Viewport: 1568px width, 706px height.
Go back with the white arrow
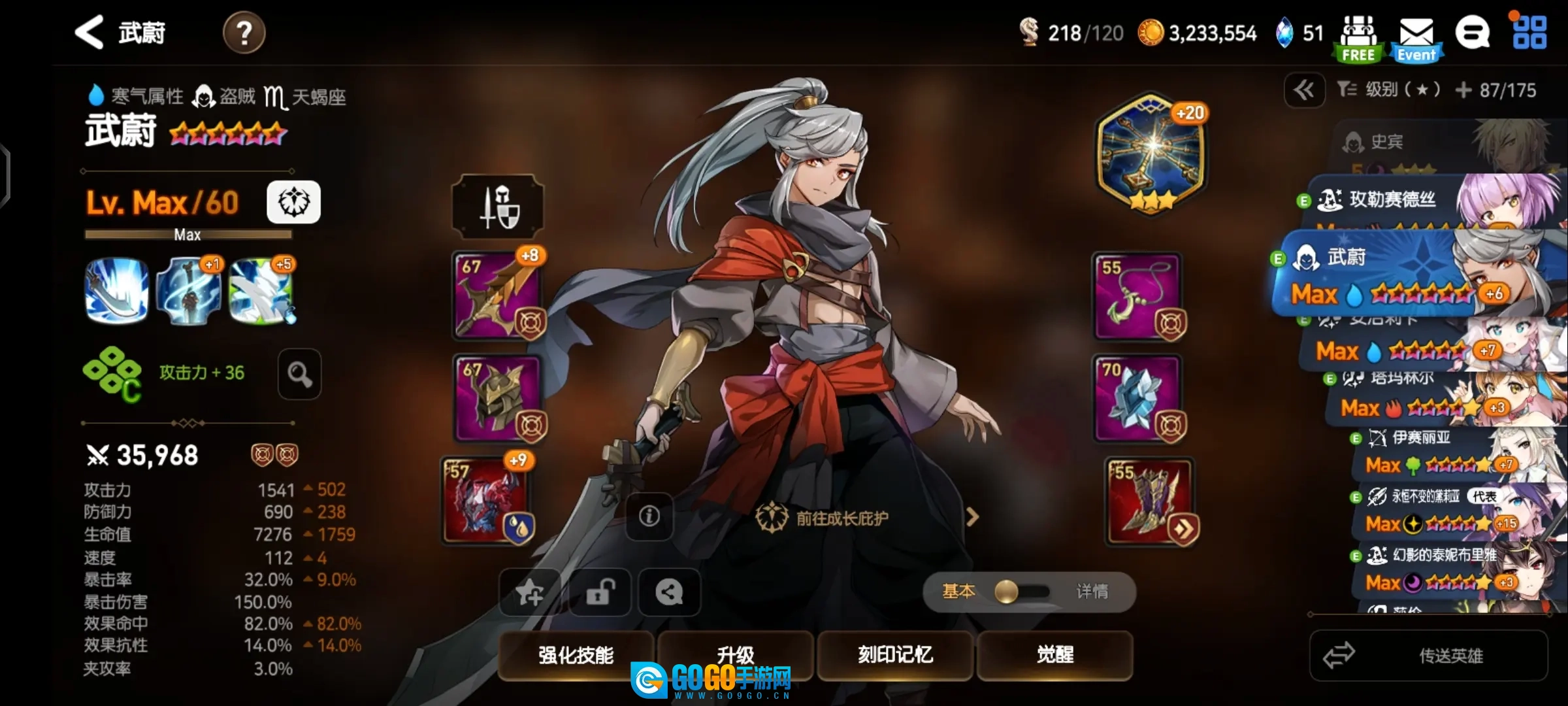pyautogui.click(x=90, y=33)
